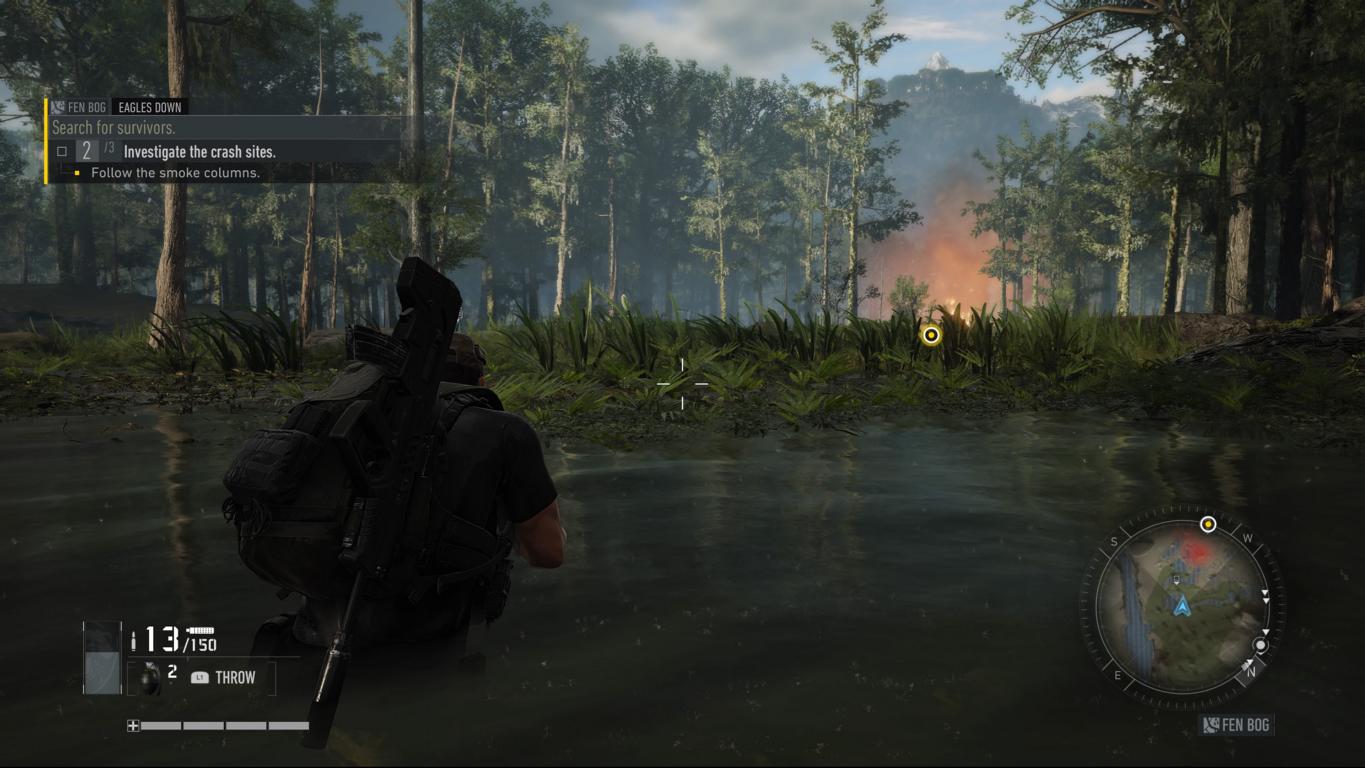This screenshot has height=768, width=1365.
Task: Select the Follow the smoke columns sub-objective
Action: click(175, 173)
